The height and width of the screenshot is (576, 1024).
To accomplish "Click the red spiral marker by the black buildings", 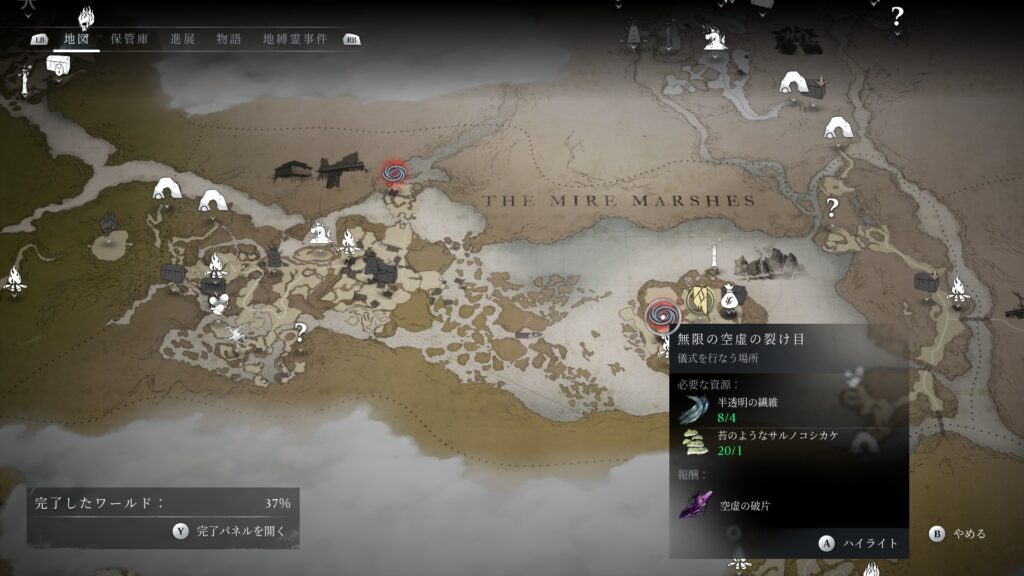I will pyautogui.click(x=395, y=175).
